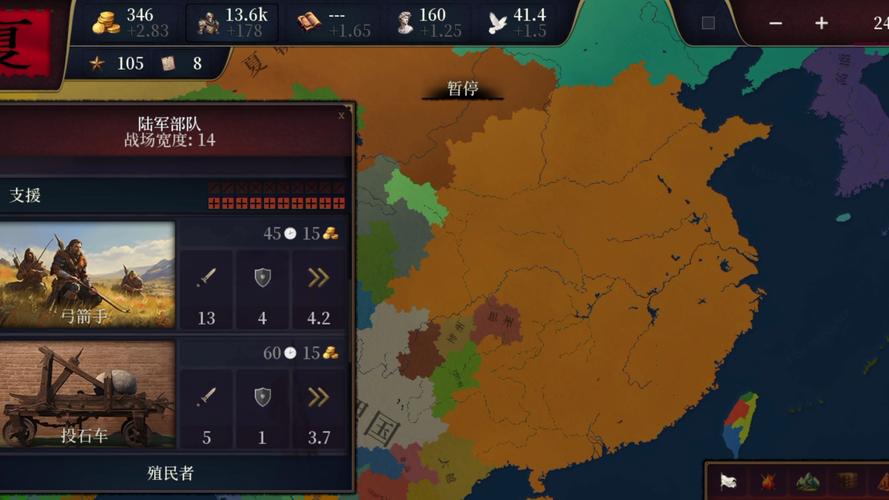The width and height of the screenshot is (889, 500).
Task: Decrease game speed with minus button
Action: coord(776,23)
